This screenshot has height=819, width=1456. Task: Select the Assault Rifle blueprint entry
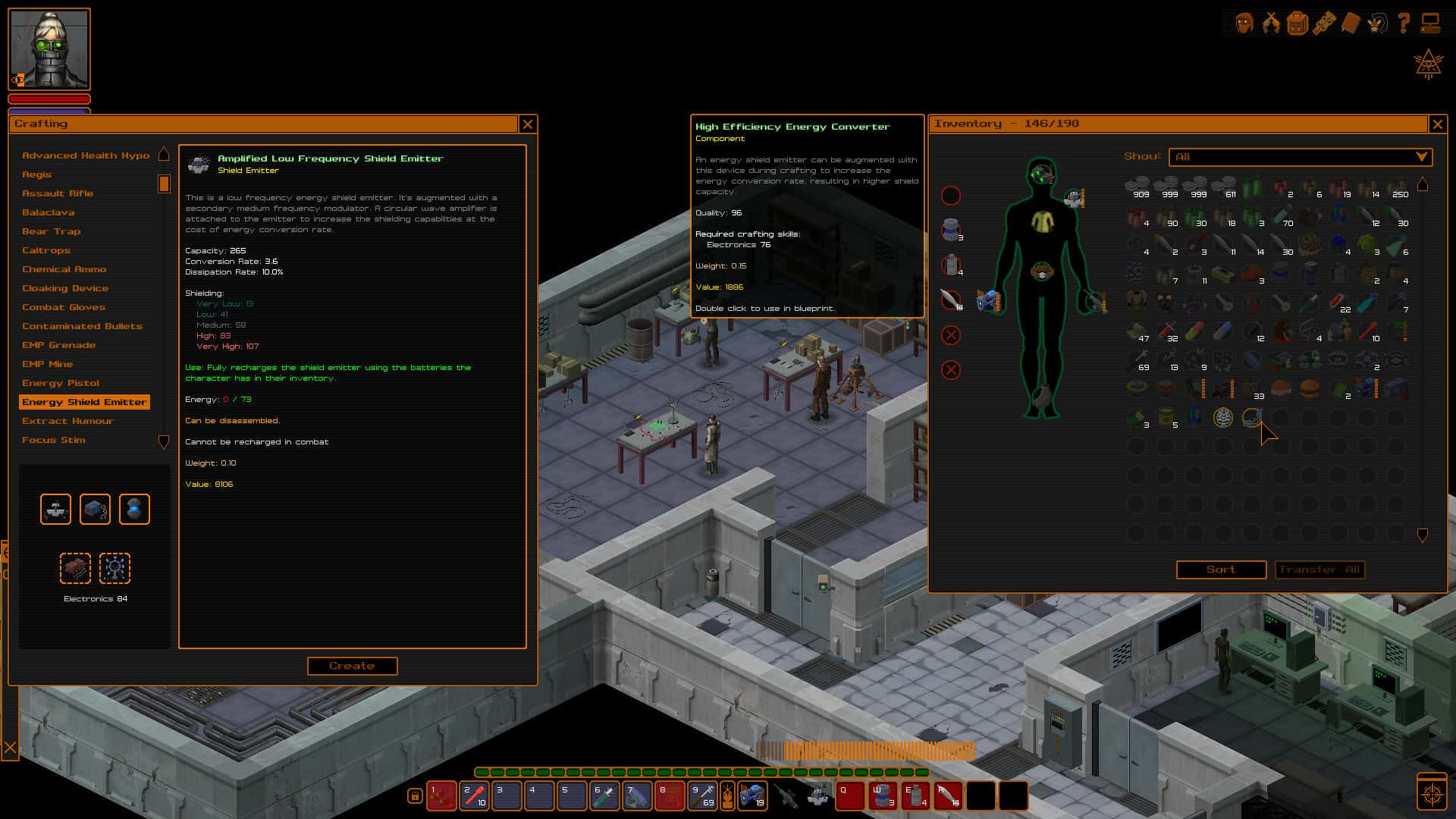click(58, 193)
